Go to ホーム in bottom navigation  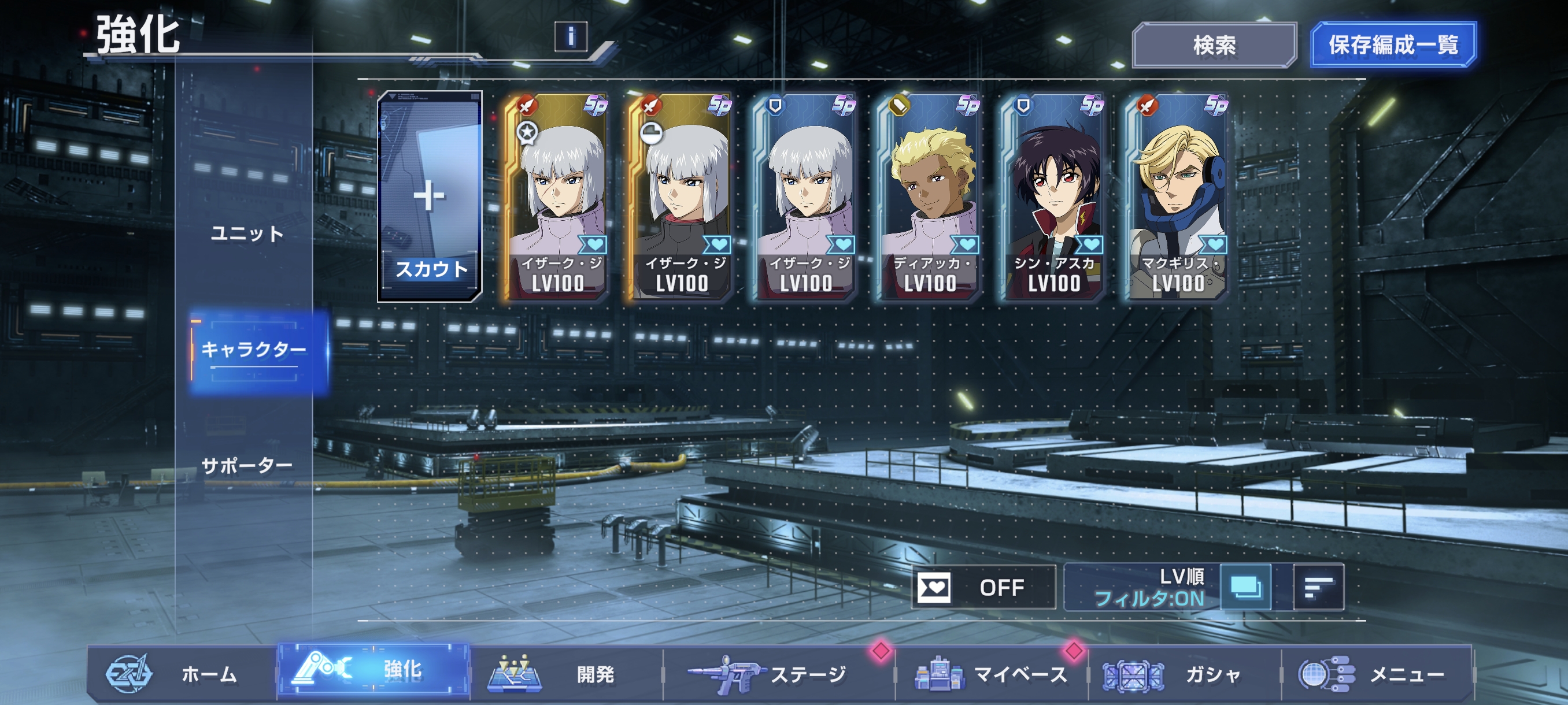182,674
